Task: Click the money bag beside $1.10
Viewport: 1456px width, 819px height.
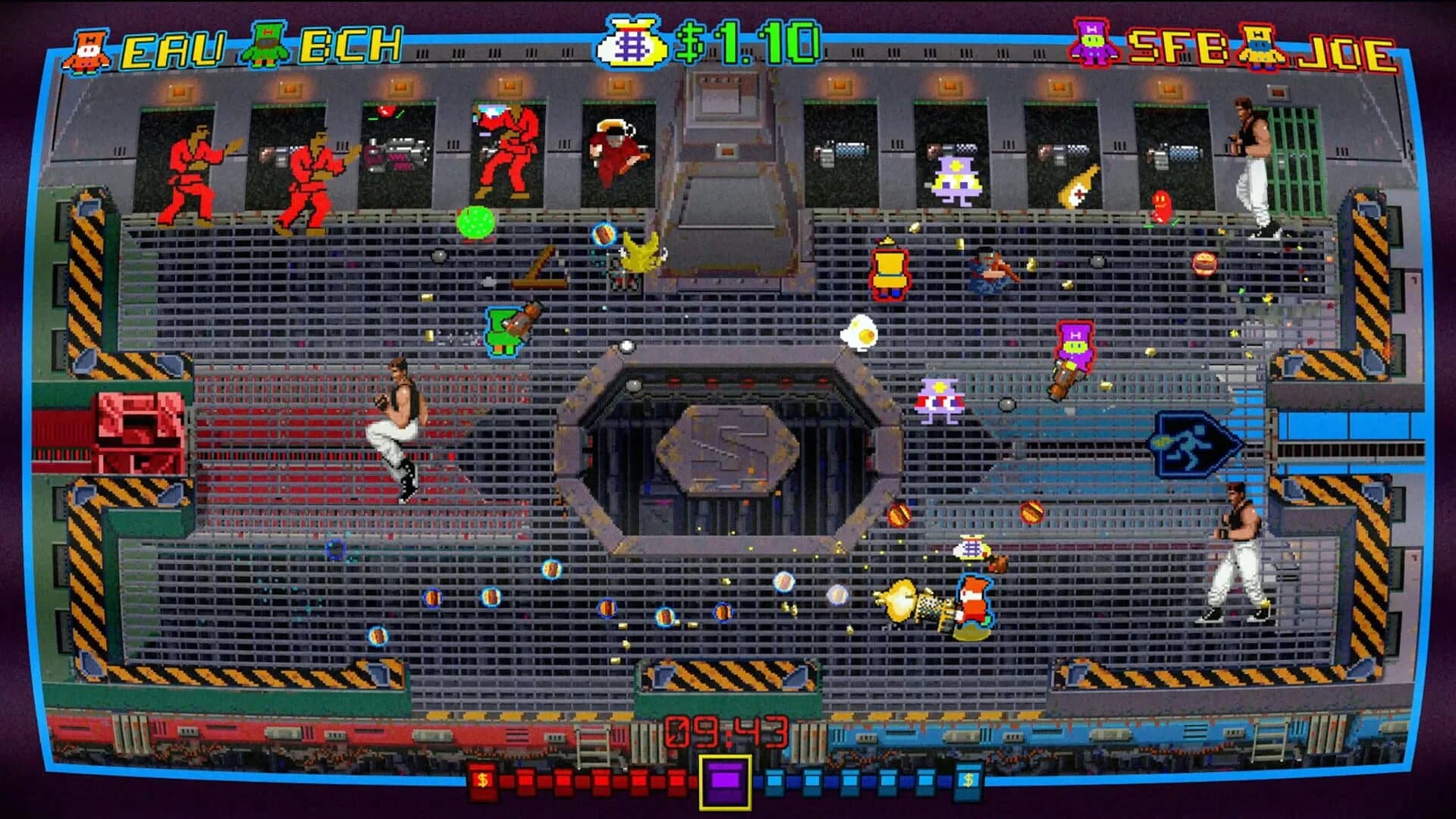Action: (629, 42)
